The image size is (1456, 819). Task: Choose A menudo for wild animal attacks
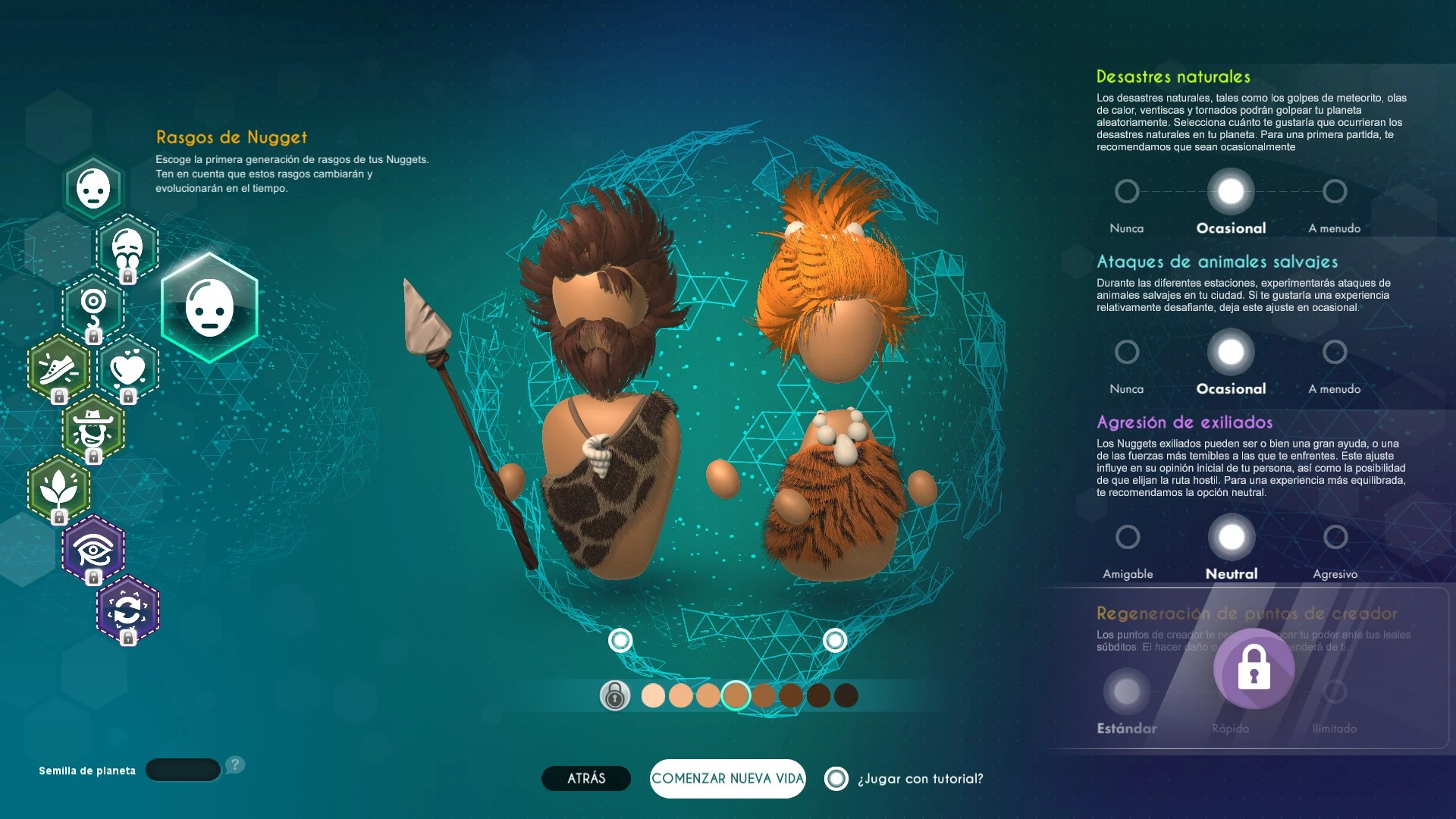(x=1335, y=352)
